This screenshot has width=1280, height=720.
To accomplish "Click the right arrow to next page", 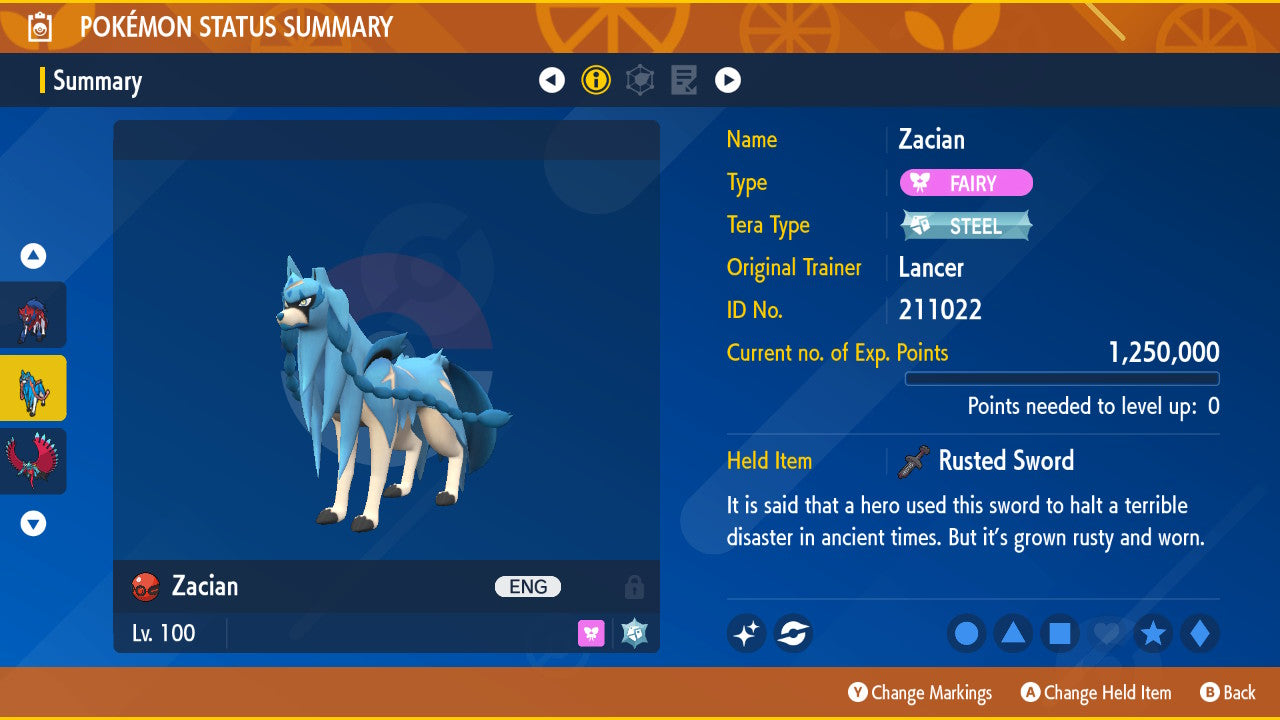I will click(x=727, y=79).
